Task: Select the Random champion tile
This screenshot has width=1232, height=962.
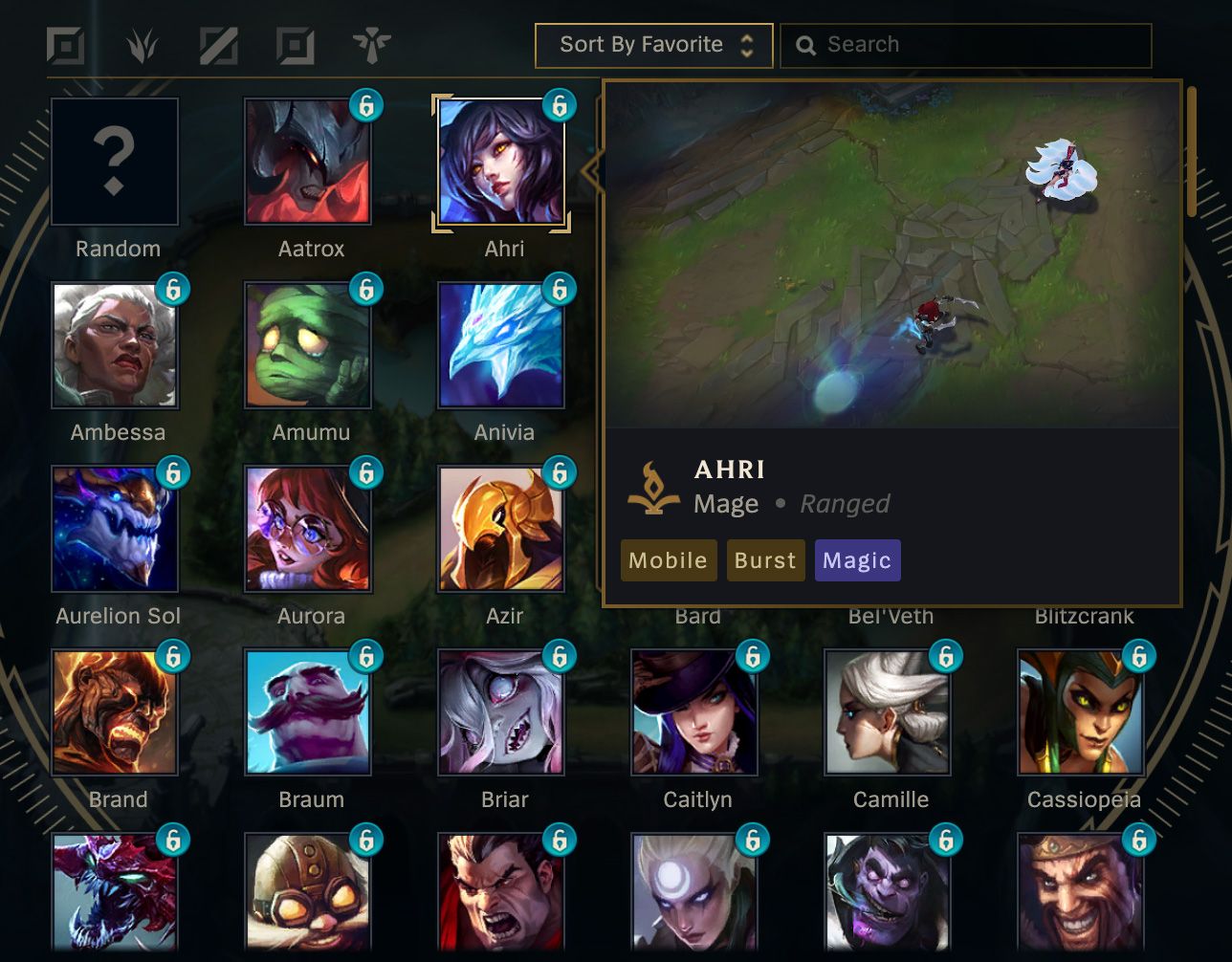Action: click(x=115, y=161)
